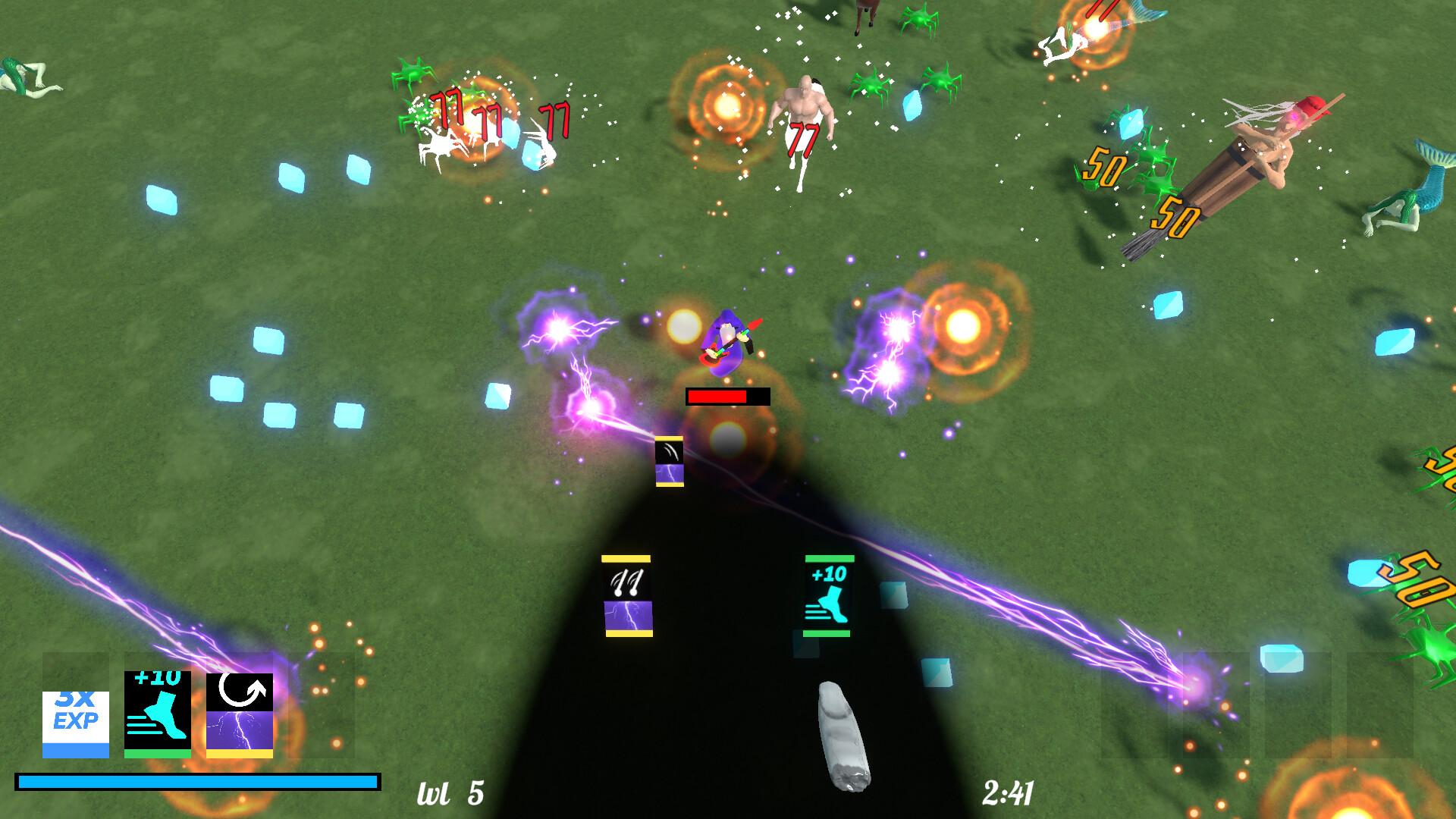The image size is (1456, 819).
Task: Select the dual drumsticks lightning card pickup
Action: pyautogui.click(x=626, y=595)
